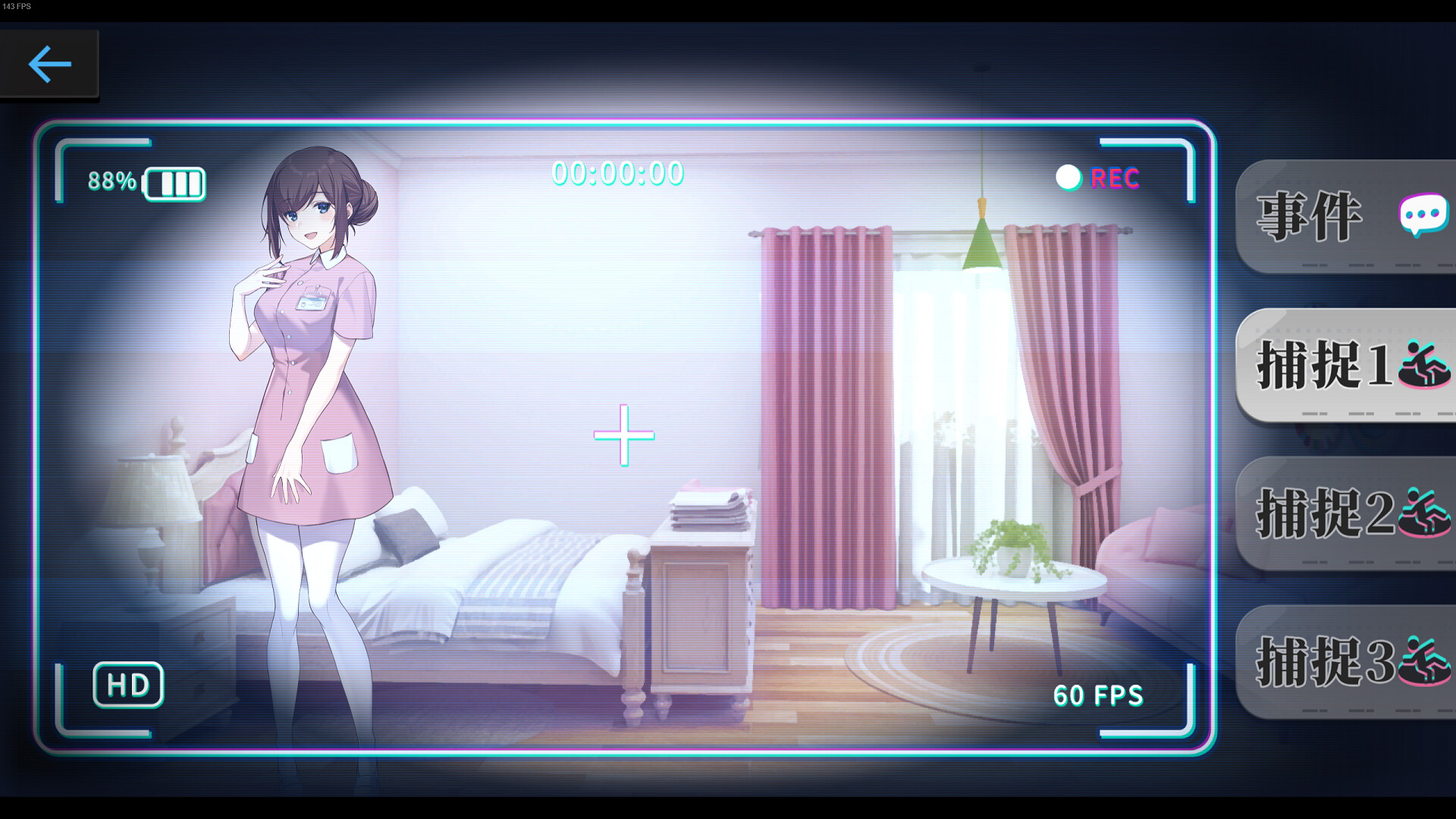Toggle HD video quality off
Image resolution: width=1456 pixels, height=819 pixels.
pos(127,685)
